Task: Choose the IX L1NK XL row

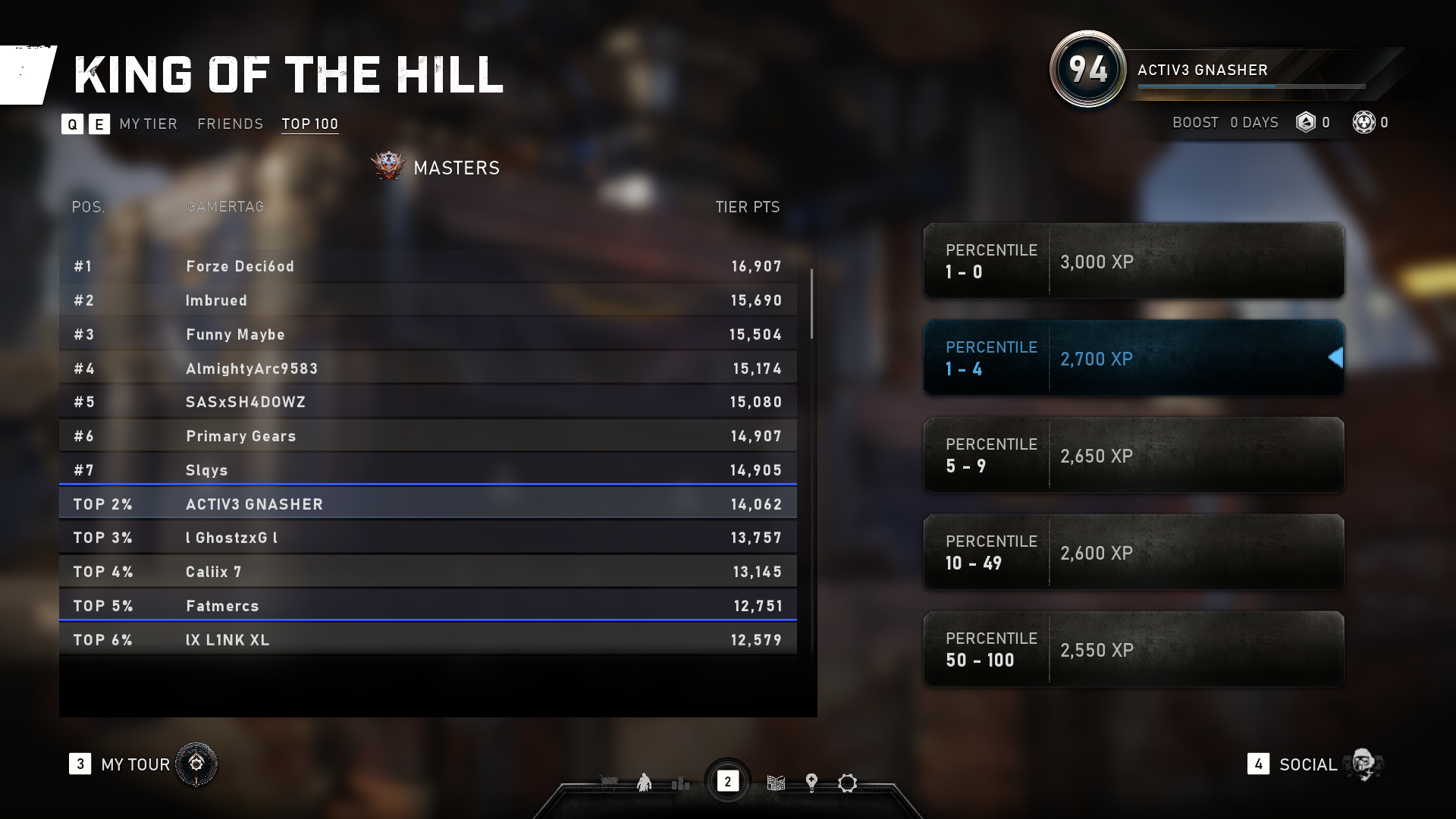Action: 428,639
